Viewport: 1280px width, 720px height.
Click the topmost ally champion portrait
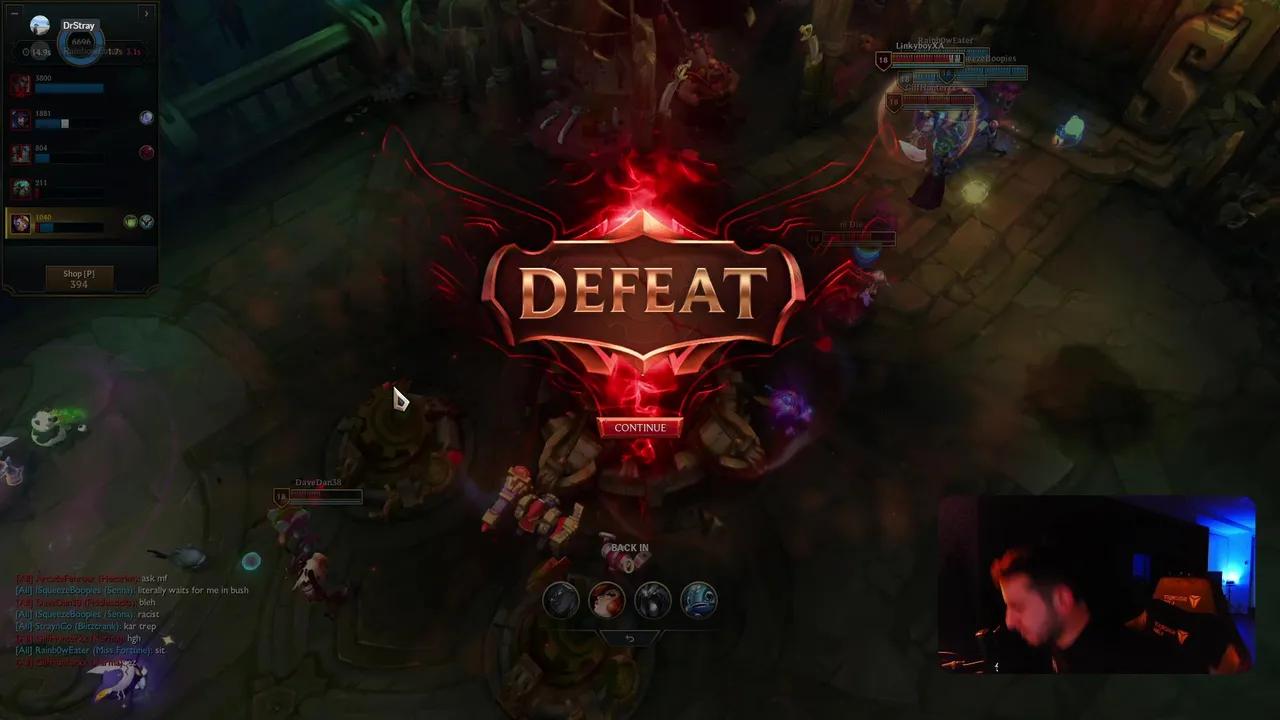(x=21, y=86)
